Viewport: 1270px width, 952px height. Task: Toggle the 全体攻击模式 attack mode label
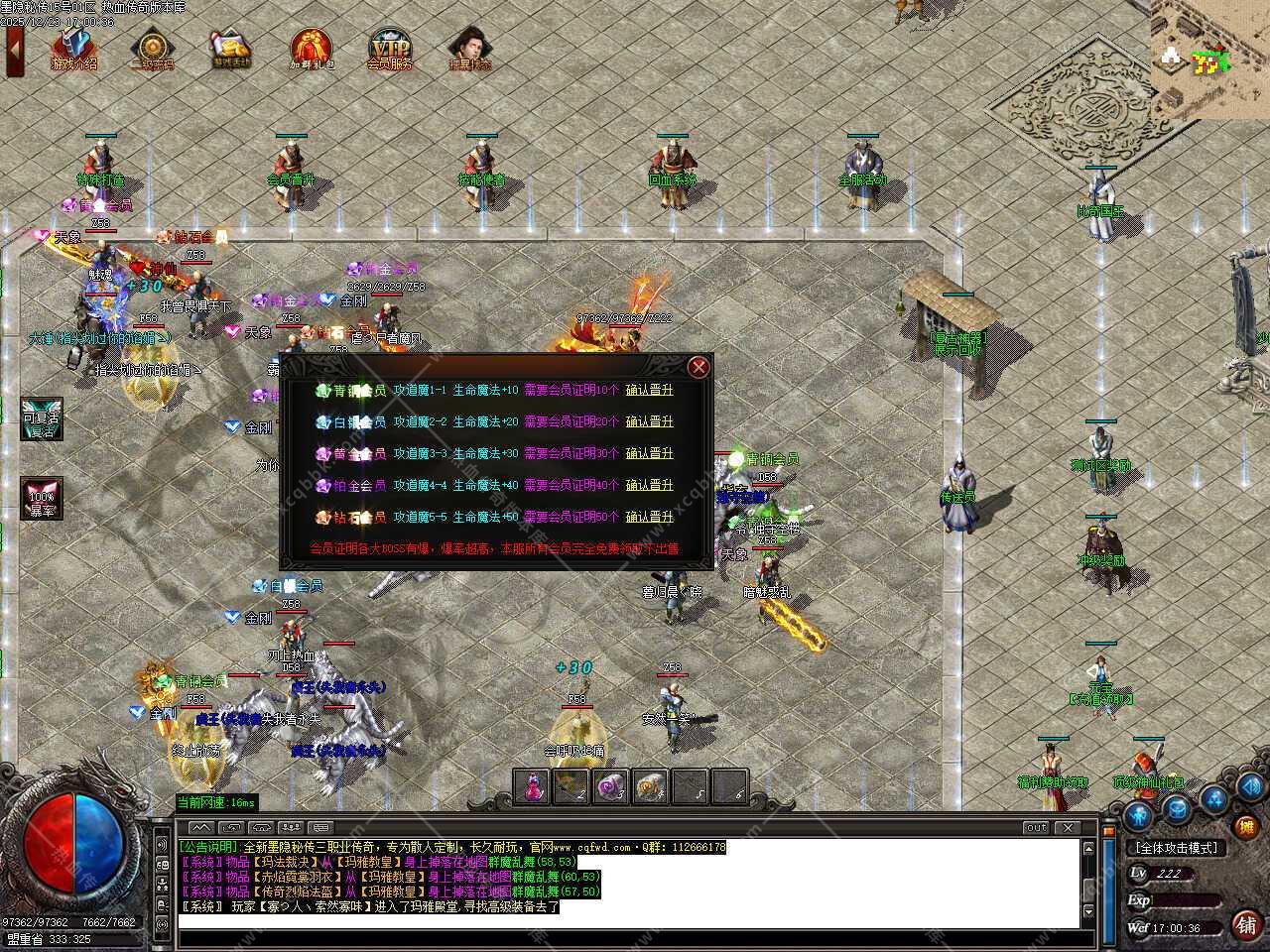(x=1176, y=848)
